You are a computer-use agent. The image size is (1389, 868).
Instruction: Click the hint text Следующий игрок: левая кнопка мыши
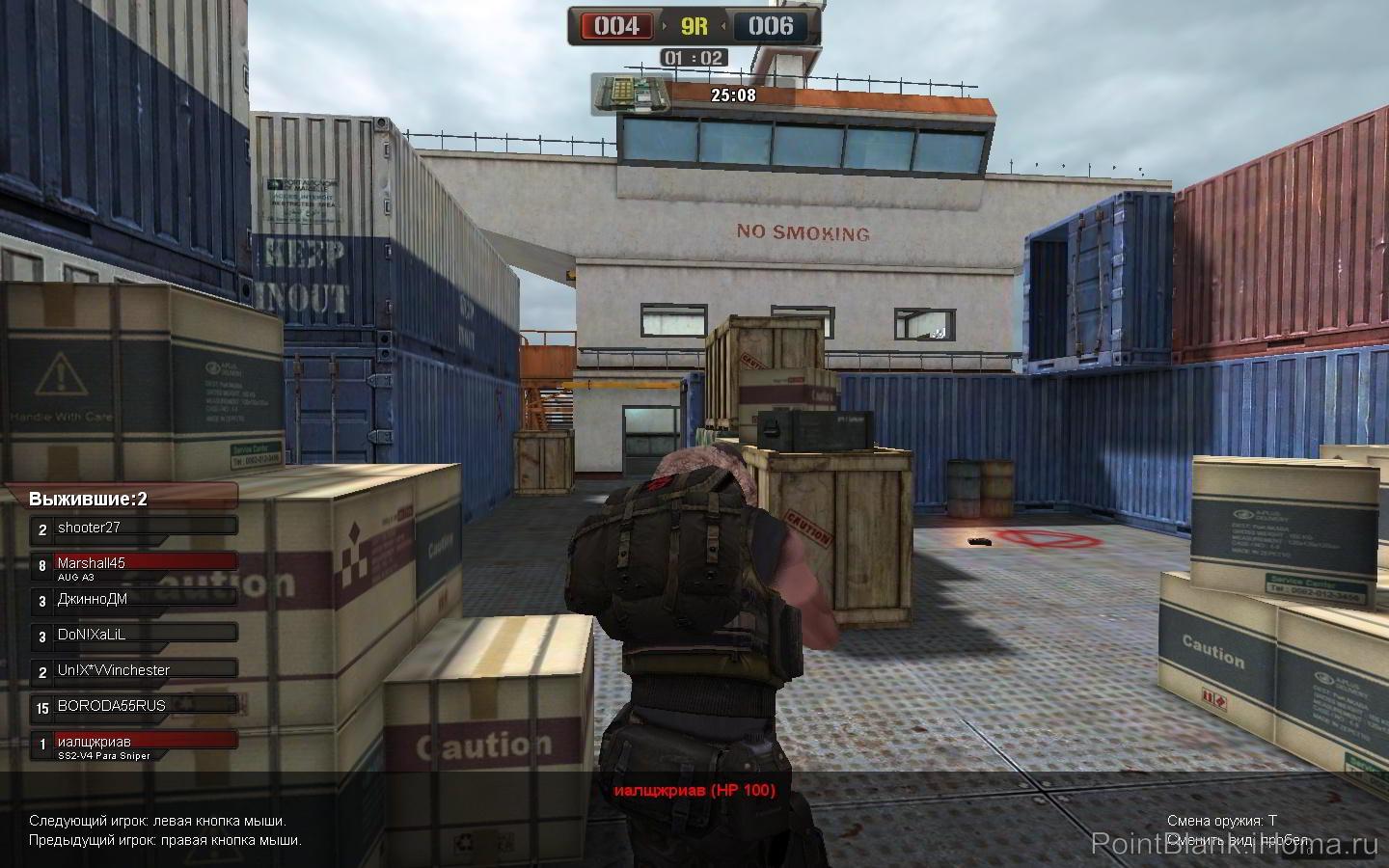coord(156,821)
